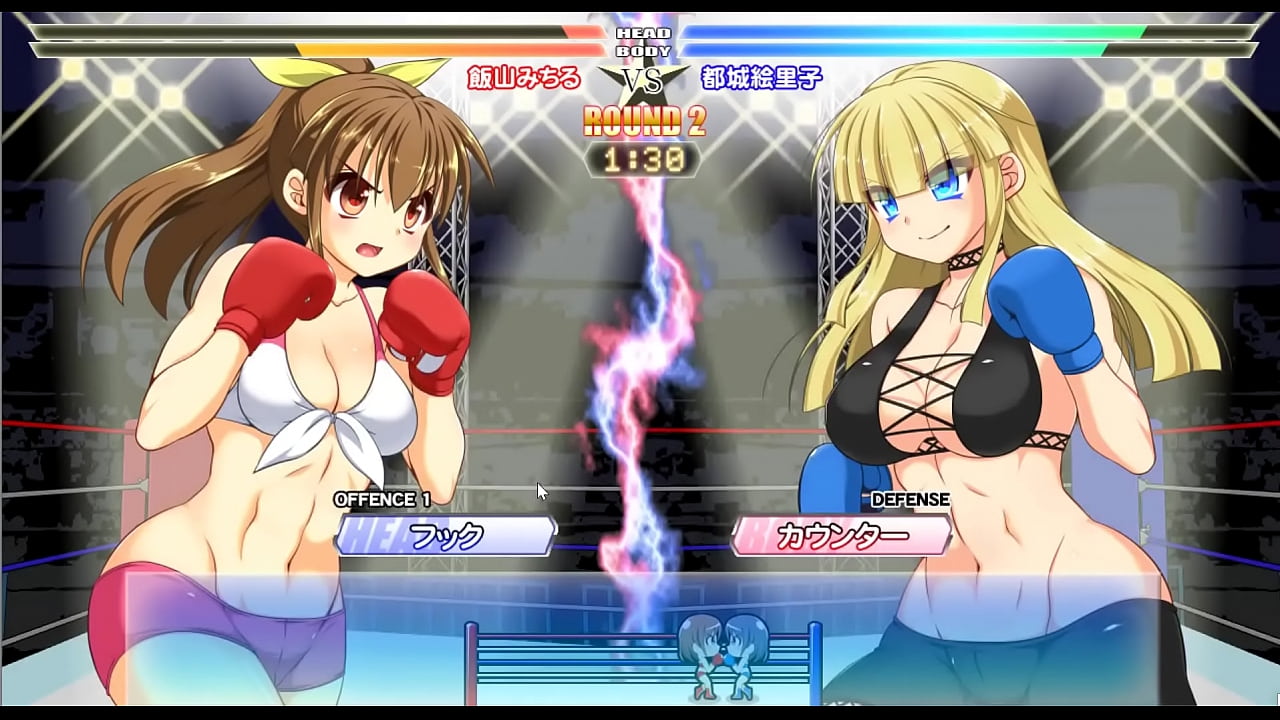
Task: Select the フック offence move button
Action: (446, 536)
